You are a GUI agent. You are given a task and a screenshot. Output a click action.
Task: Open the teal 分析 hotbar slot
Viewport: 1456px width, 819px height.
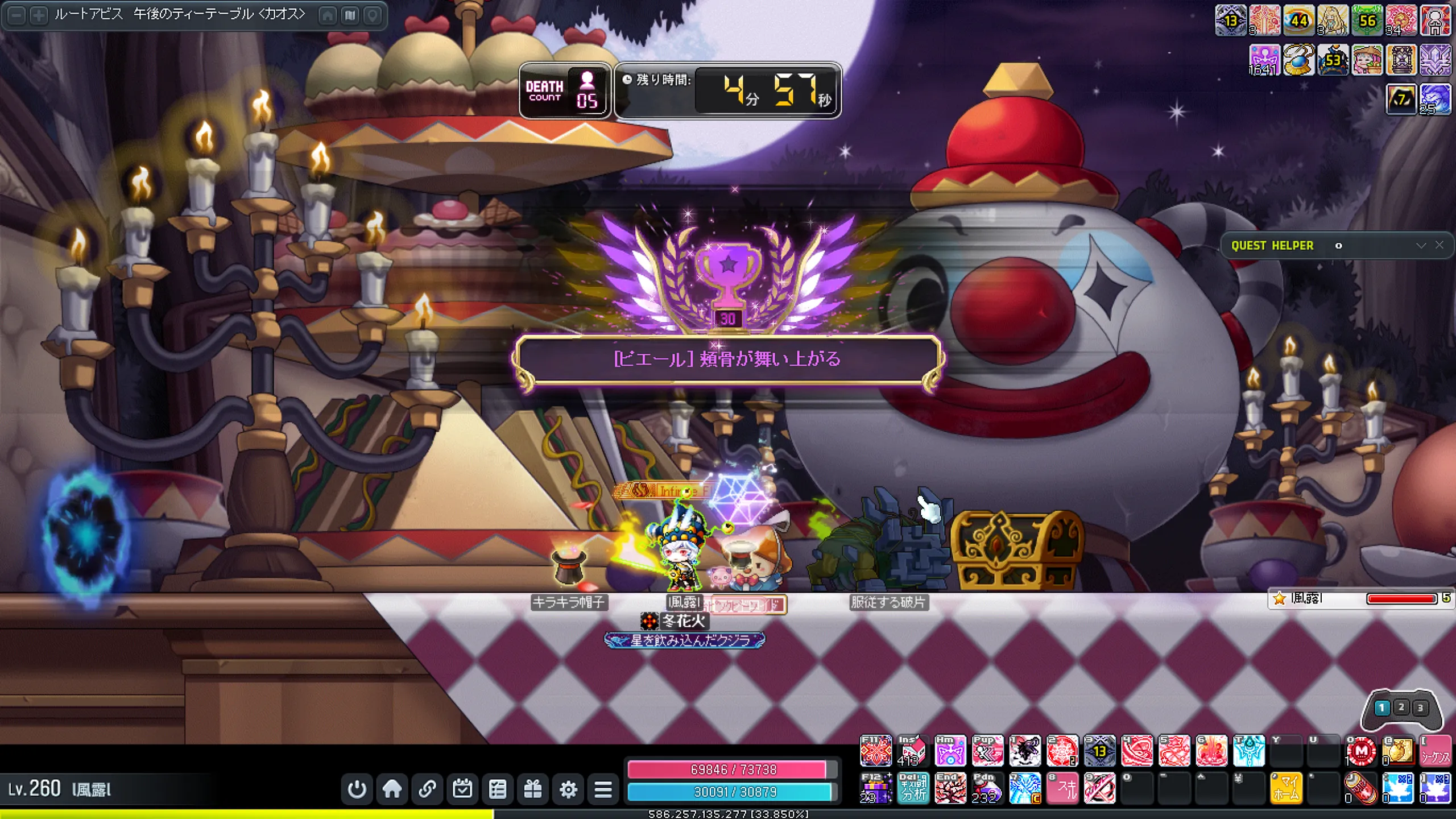tap(913, 788)
